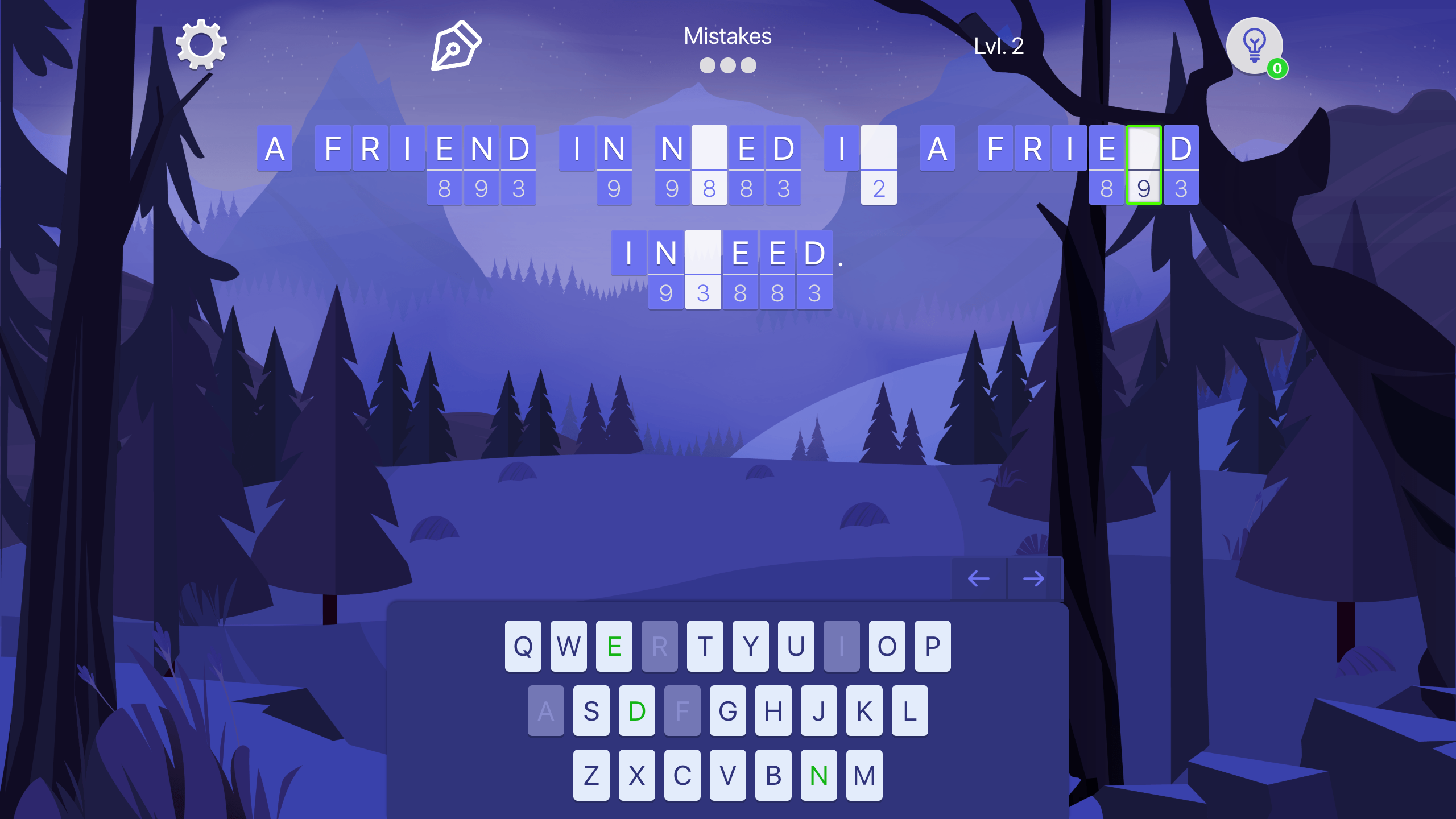Tap the green-highlighted E key
1456x819 pixels.
point(614,646)
